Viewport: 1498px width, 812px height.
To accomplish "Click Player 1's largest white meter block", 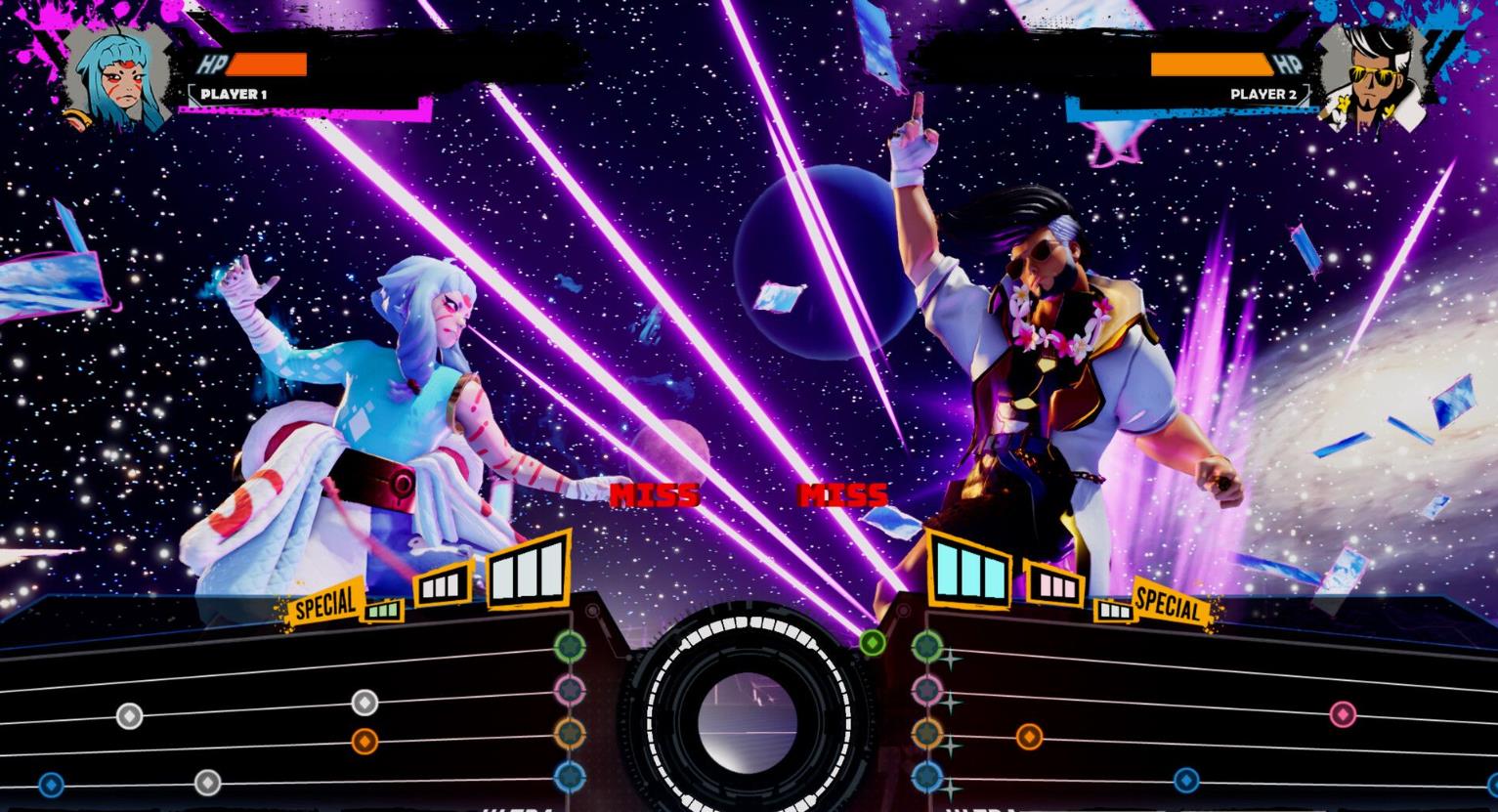I will click(x=529, y=569).
